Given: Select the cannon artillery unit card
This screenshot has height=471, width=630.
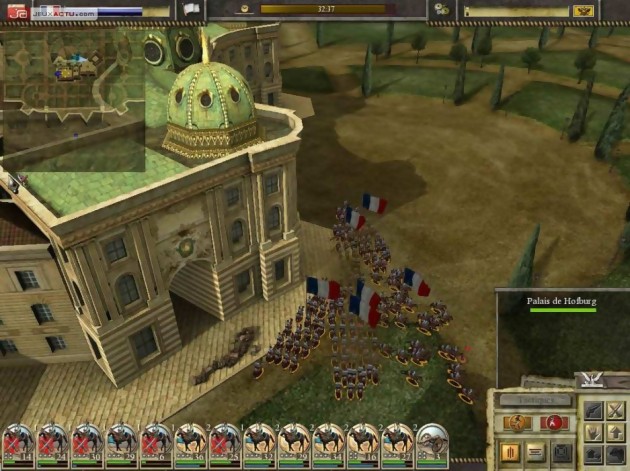Looking at the screenshot, I should (x=433, y=441).
